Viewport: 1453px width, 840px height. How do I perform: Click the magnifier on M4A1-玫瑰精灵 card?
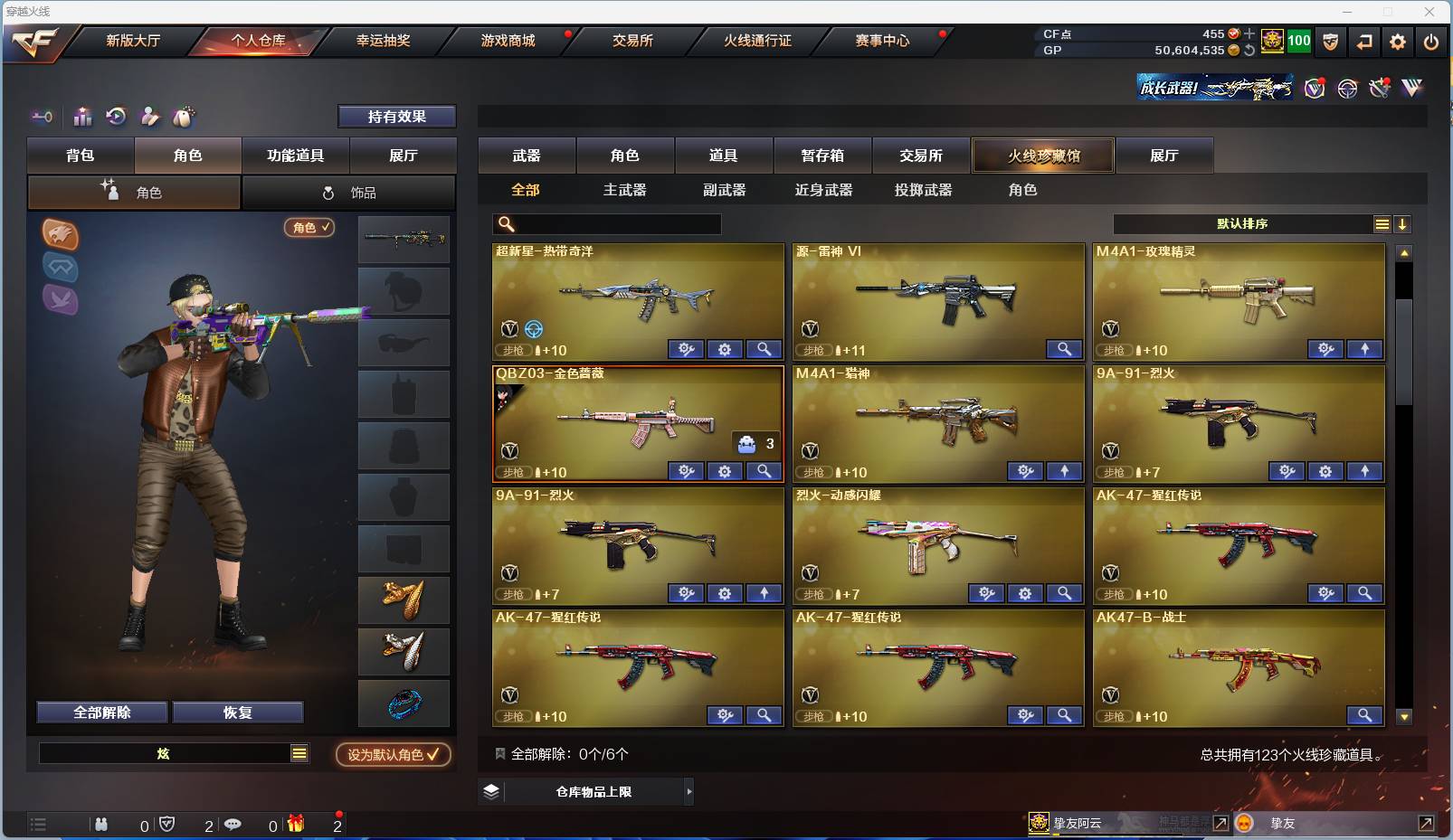coord(1367,349)
